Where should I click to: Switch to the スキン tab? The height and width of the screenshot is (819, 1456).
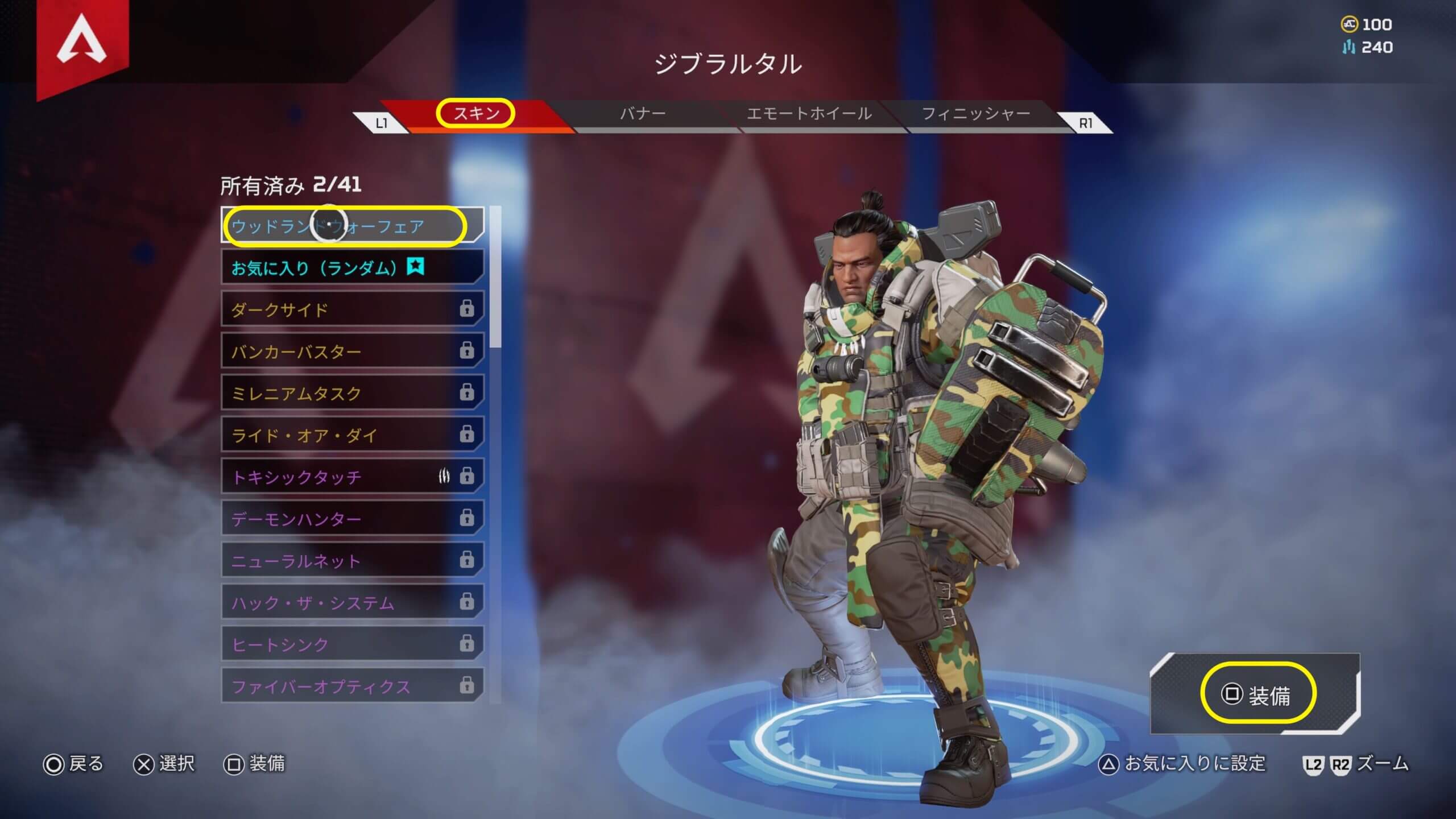click(x=475, y=114)
